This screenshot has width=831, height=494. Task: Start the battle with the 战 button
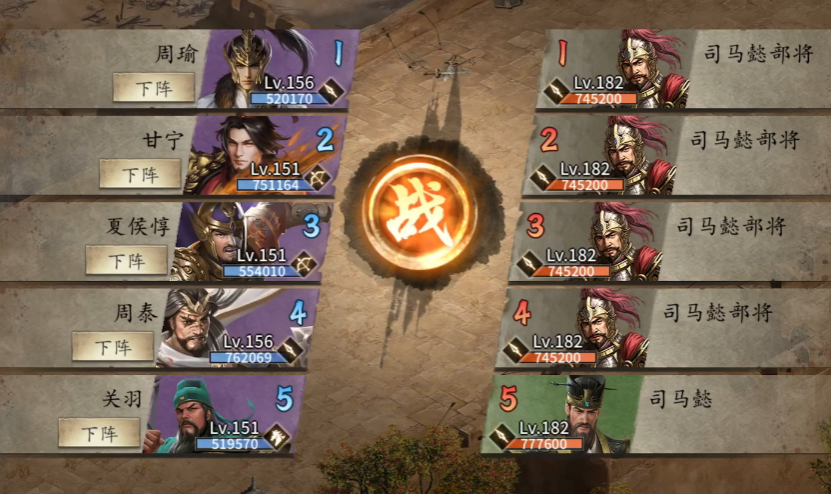click(x=420, y=211)
